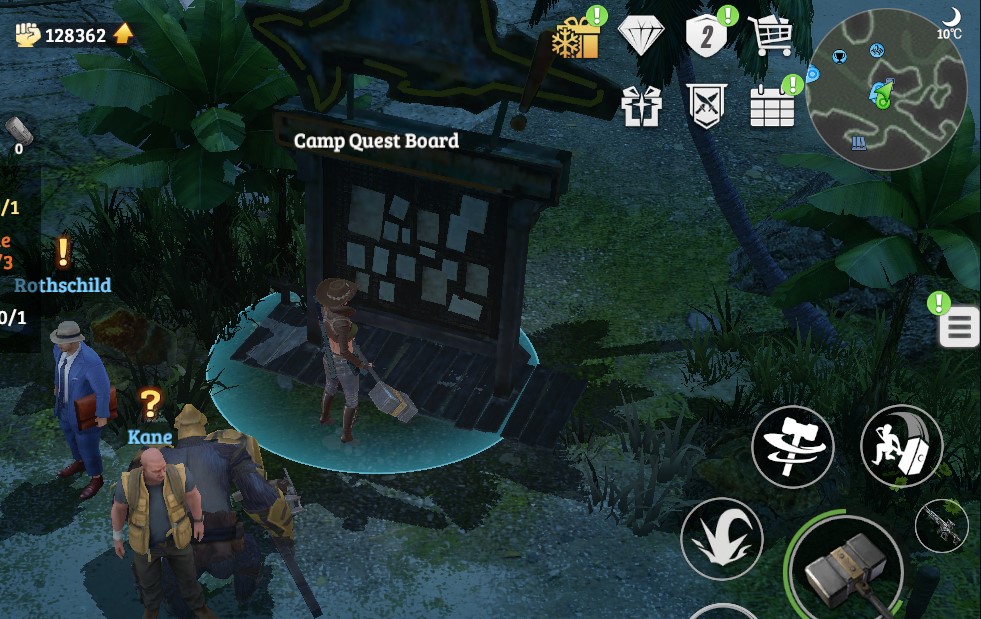The height and width of the screenshot is (619, 981).
Task: Activate the spinning hammer skill
Action: coord(793,446)
